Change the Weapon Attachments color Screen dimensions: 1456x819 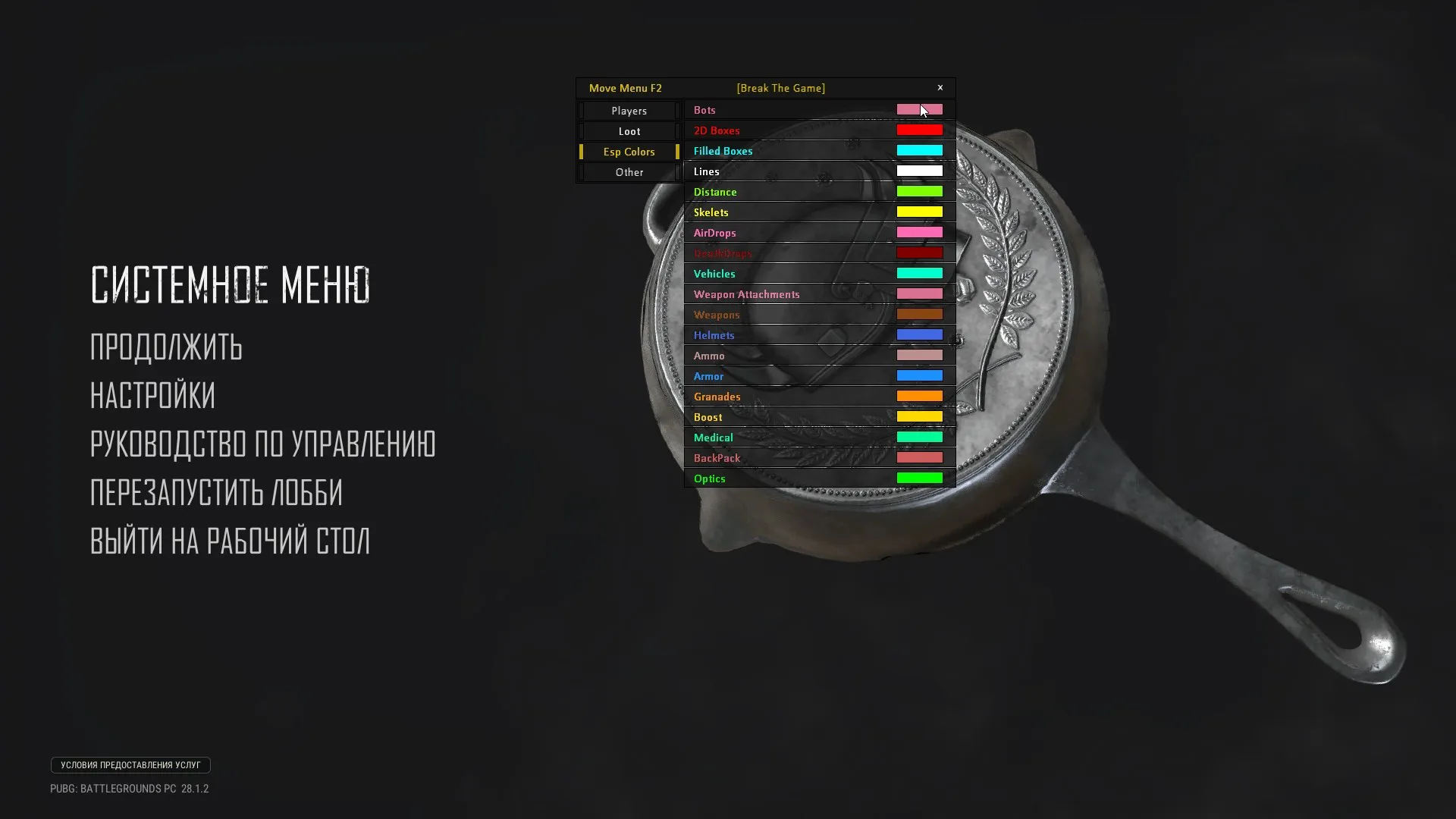click(x=919, y=293)
